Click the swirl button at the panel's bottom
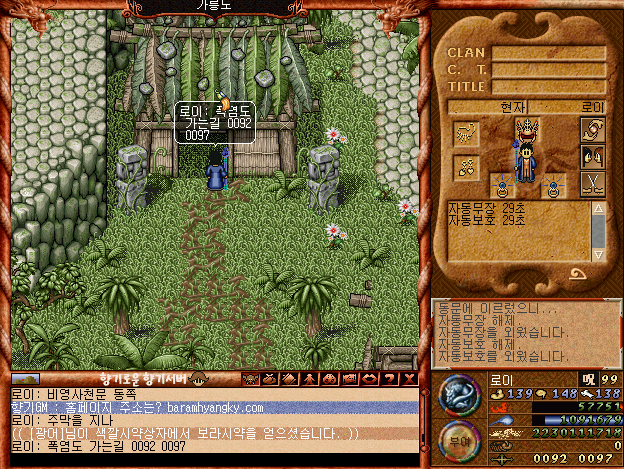This screenshot has width=624, height=469. tap(578, 272)
